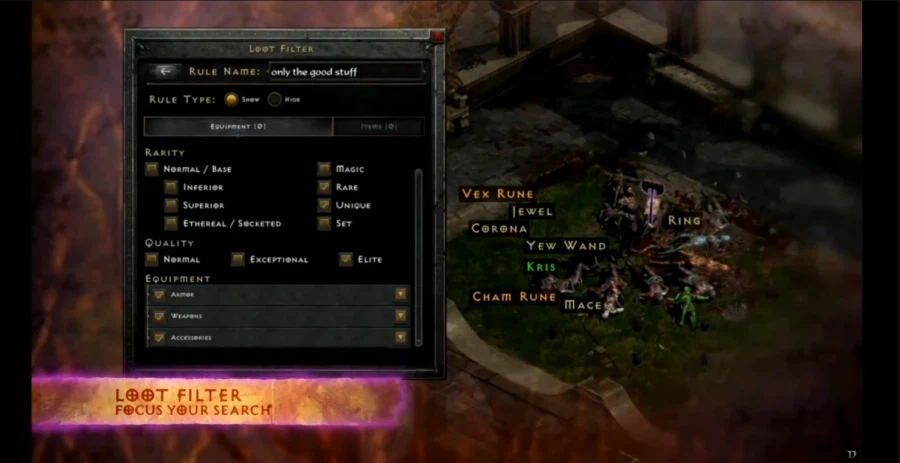Go back with the arrow button
Screen dimensions: 900x463
point(165,71)
